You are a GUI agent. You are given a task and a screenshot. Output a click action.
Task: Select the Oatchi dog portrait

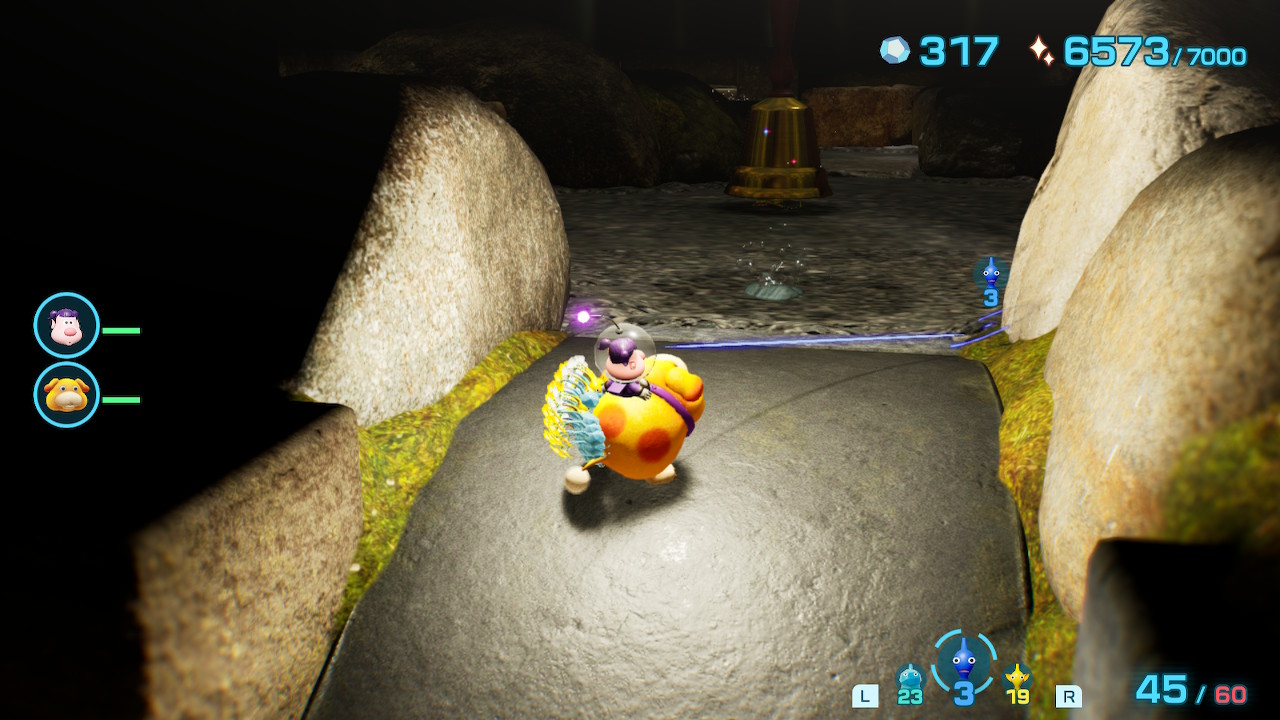(67, 395)
